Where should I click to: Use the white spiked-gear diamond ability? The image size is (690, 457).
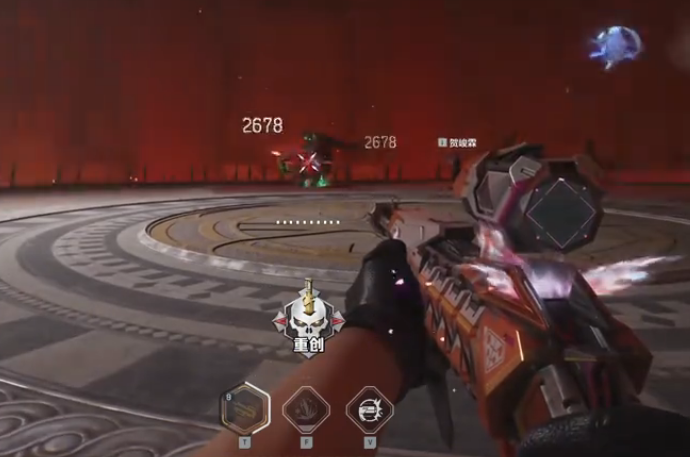[x=369, y=409]
